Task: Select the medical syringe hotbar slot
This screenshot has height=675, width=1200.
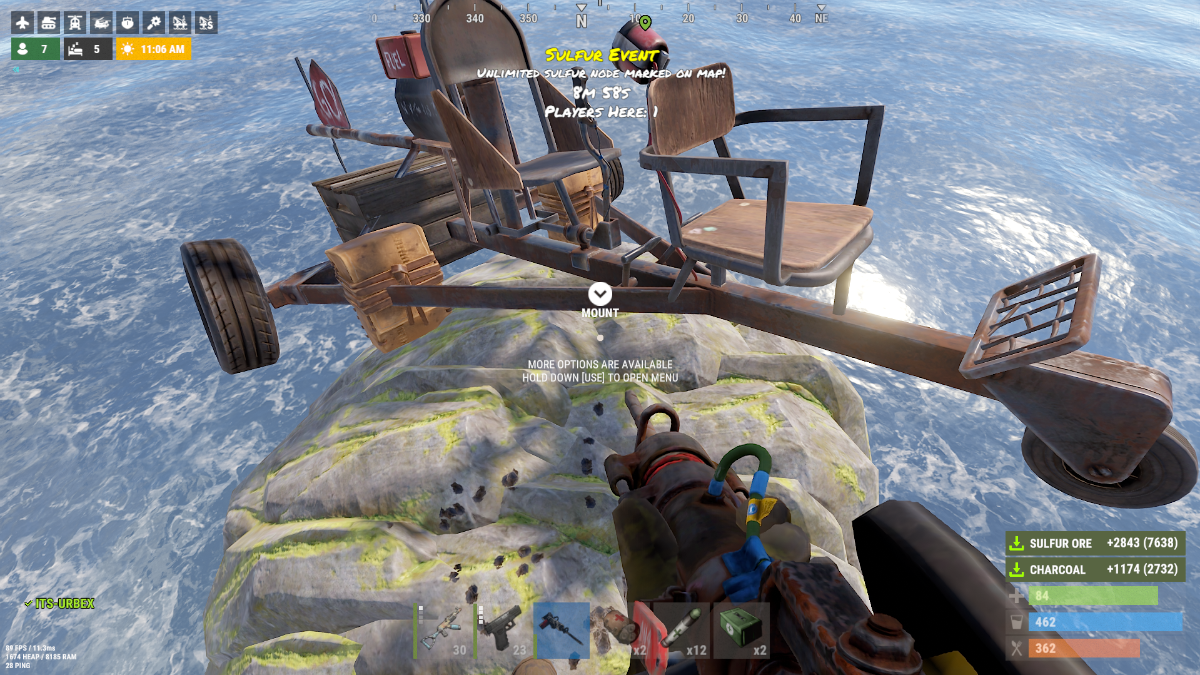Action: pos(682,630)
